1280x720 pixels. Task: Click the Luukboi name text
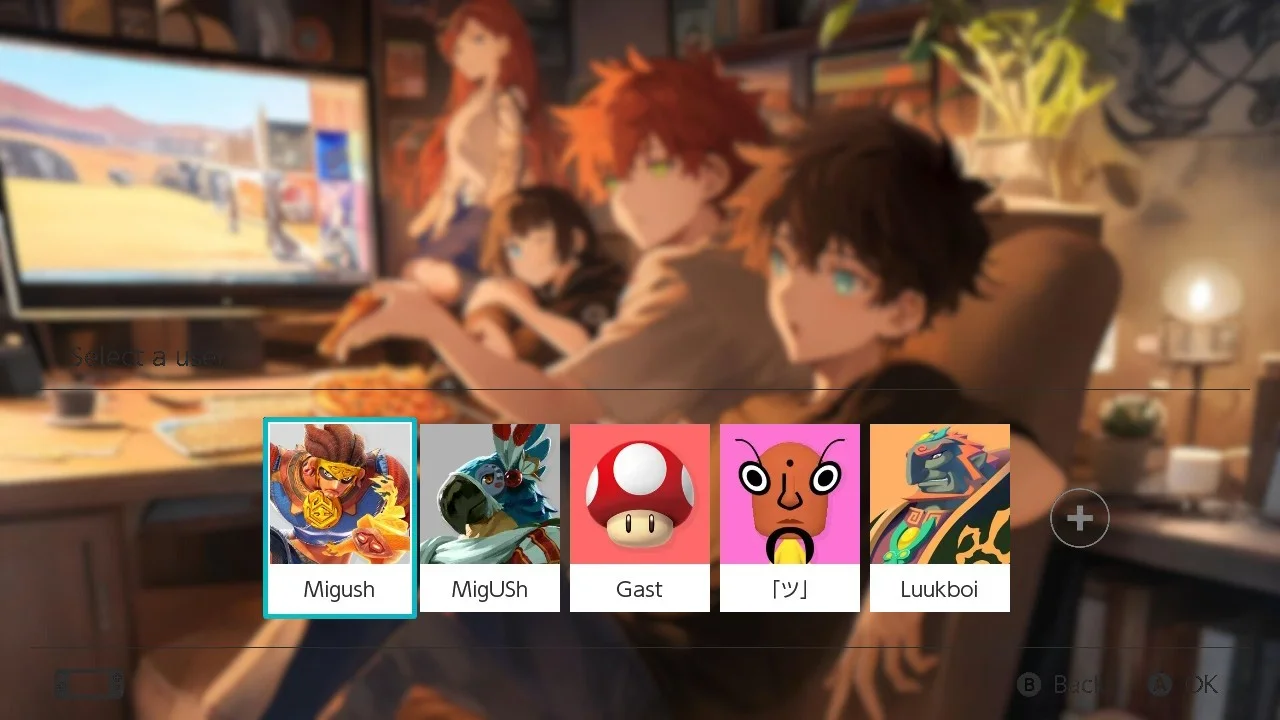(940, 589)
